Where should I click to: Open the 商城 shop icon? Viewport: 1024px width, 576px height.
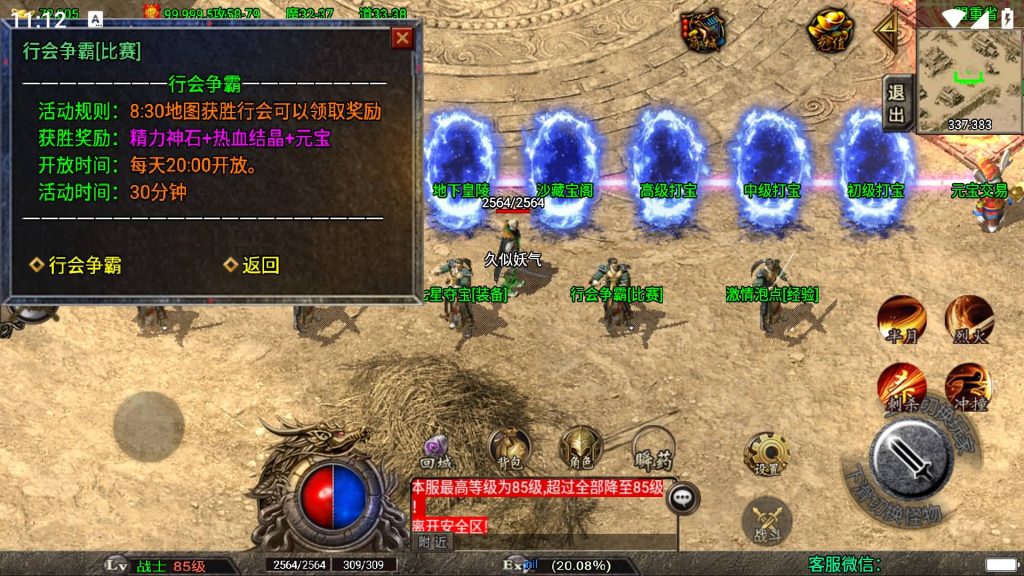(x=703, y=30)
